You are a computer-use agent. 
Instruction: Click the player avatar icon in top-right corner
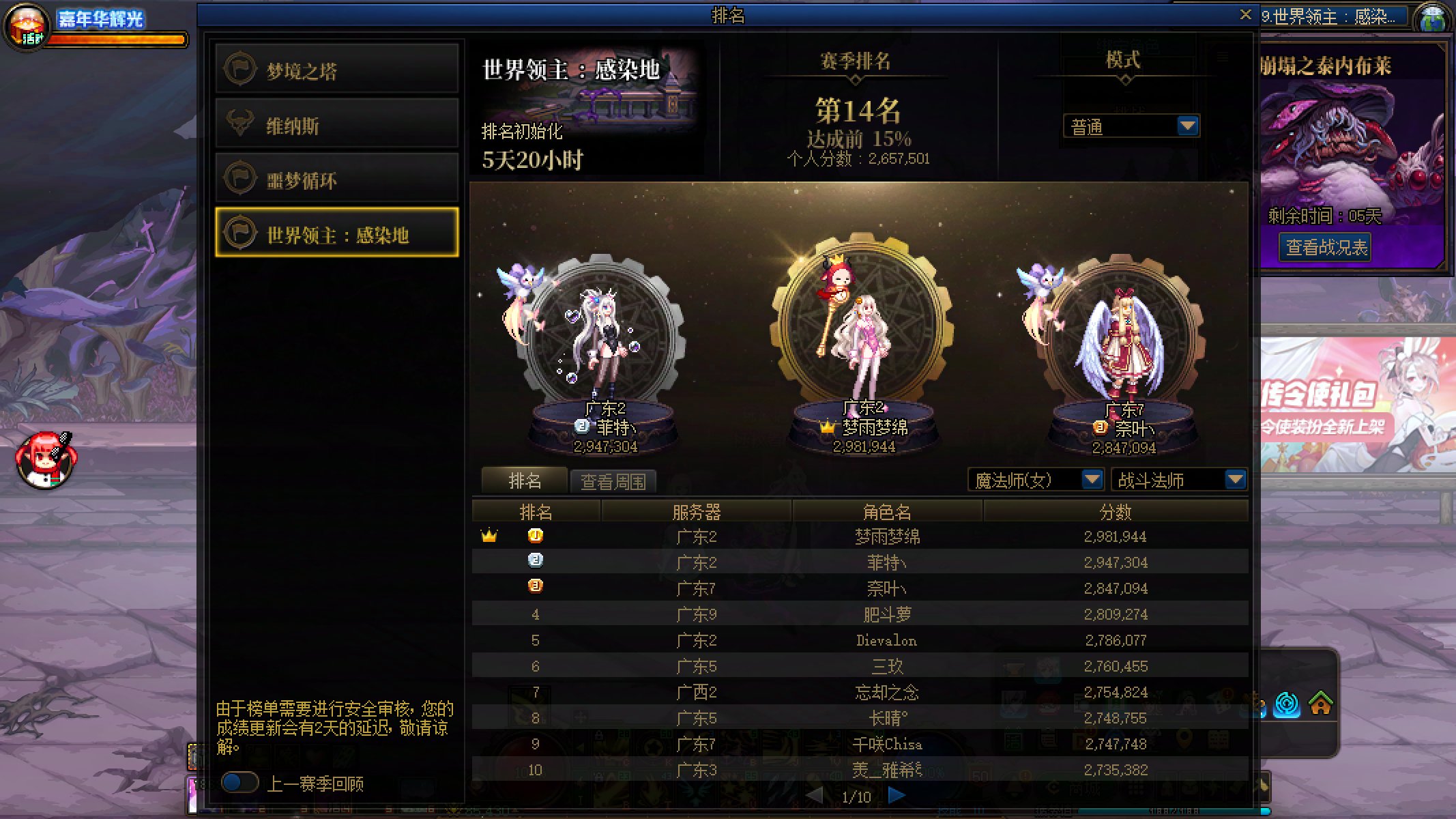(1433, 16)
